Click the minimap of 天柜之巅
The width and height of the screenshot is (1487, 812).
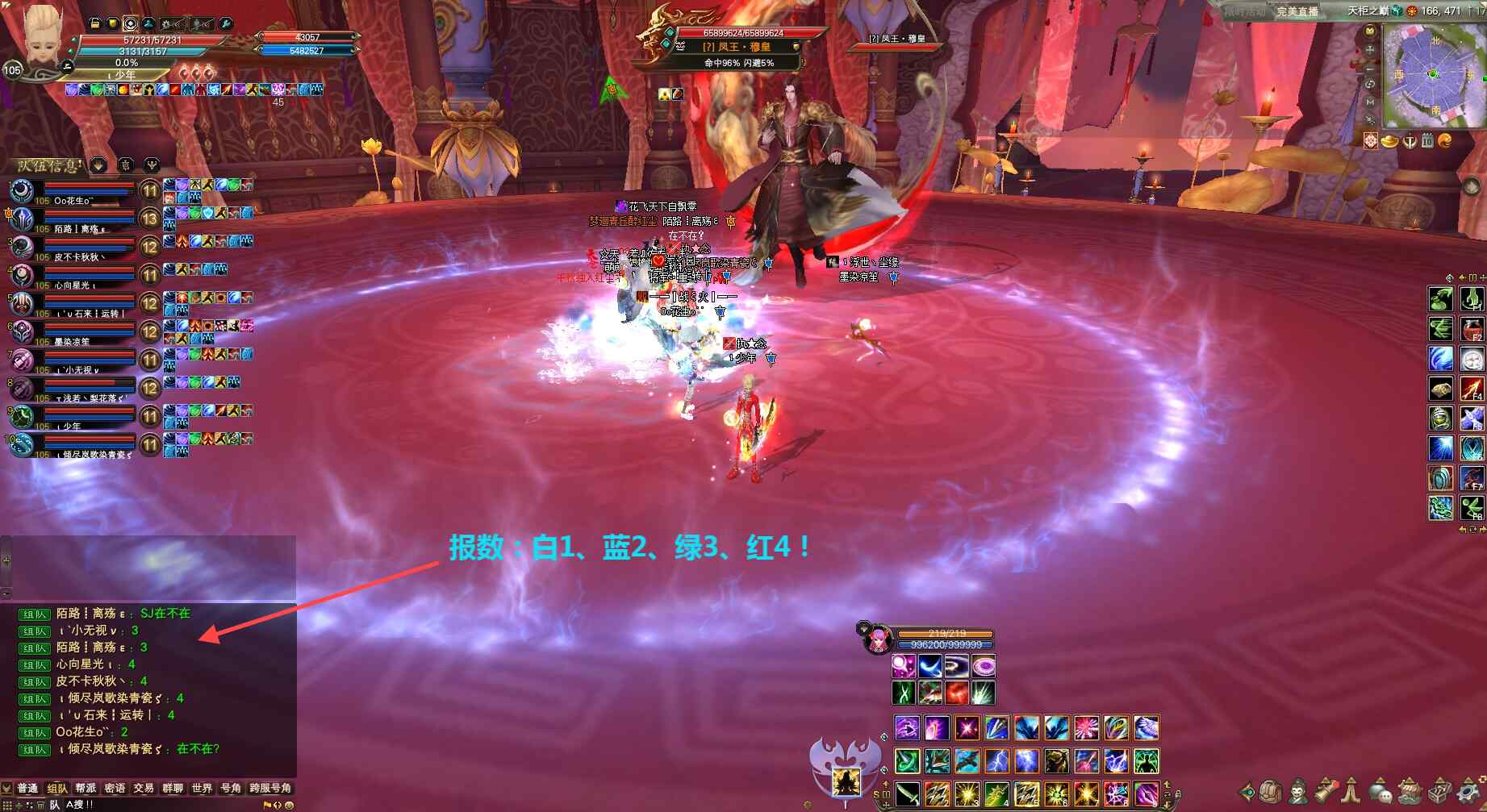coord(1434,74)
